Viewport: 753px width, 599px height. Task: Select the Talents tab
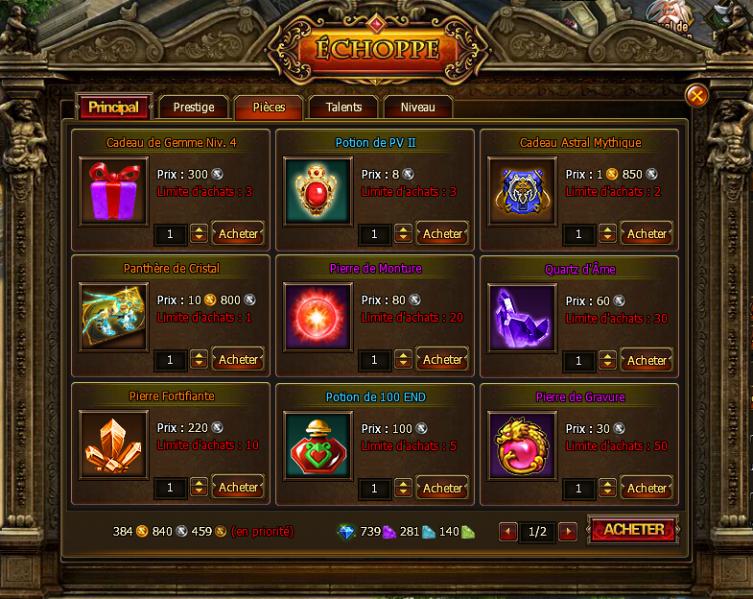coord(343,107)
